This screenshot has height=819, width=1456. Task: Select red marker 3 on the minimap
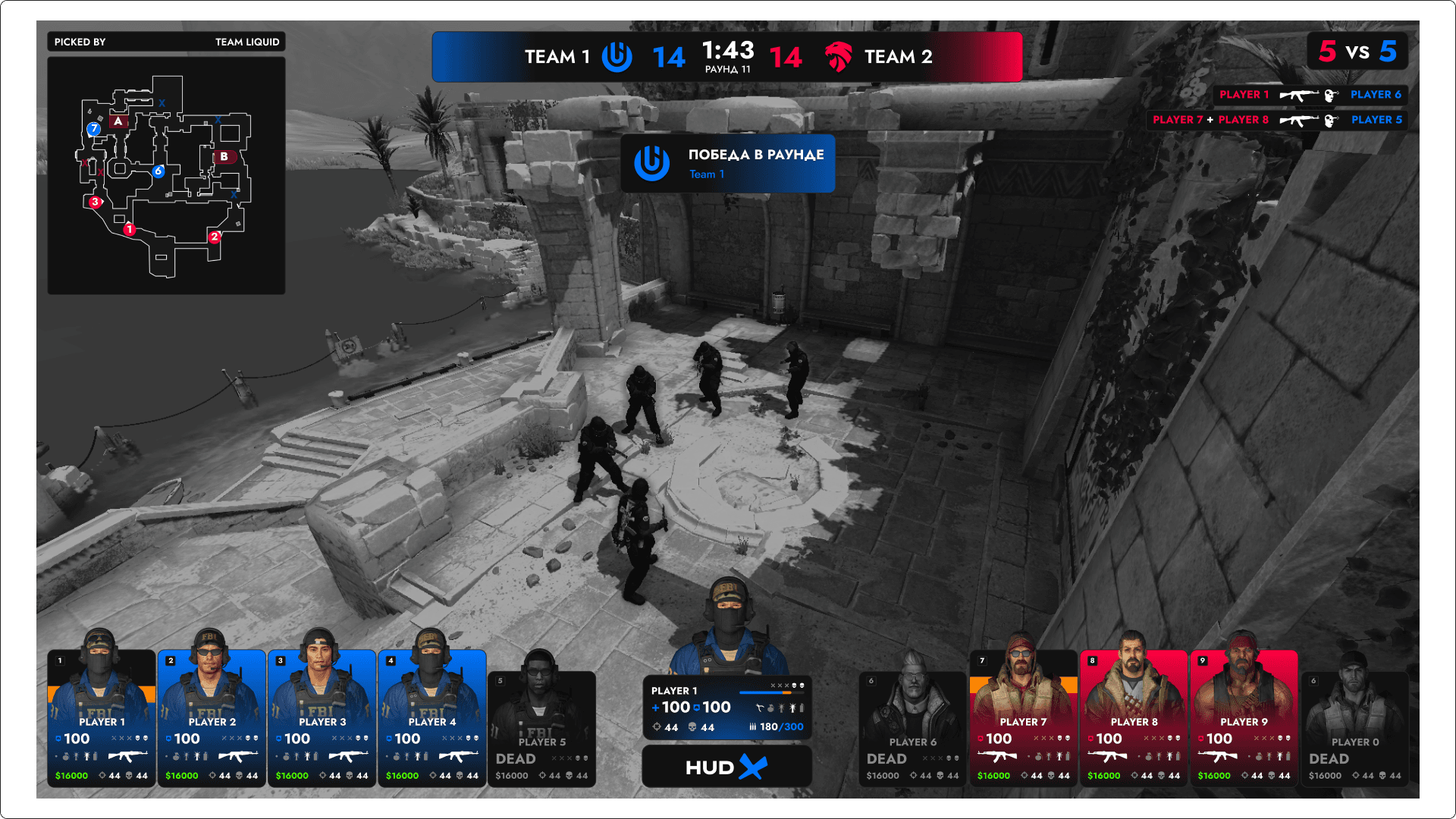[95, 202]
